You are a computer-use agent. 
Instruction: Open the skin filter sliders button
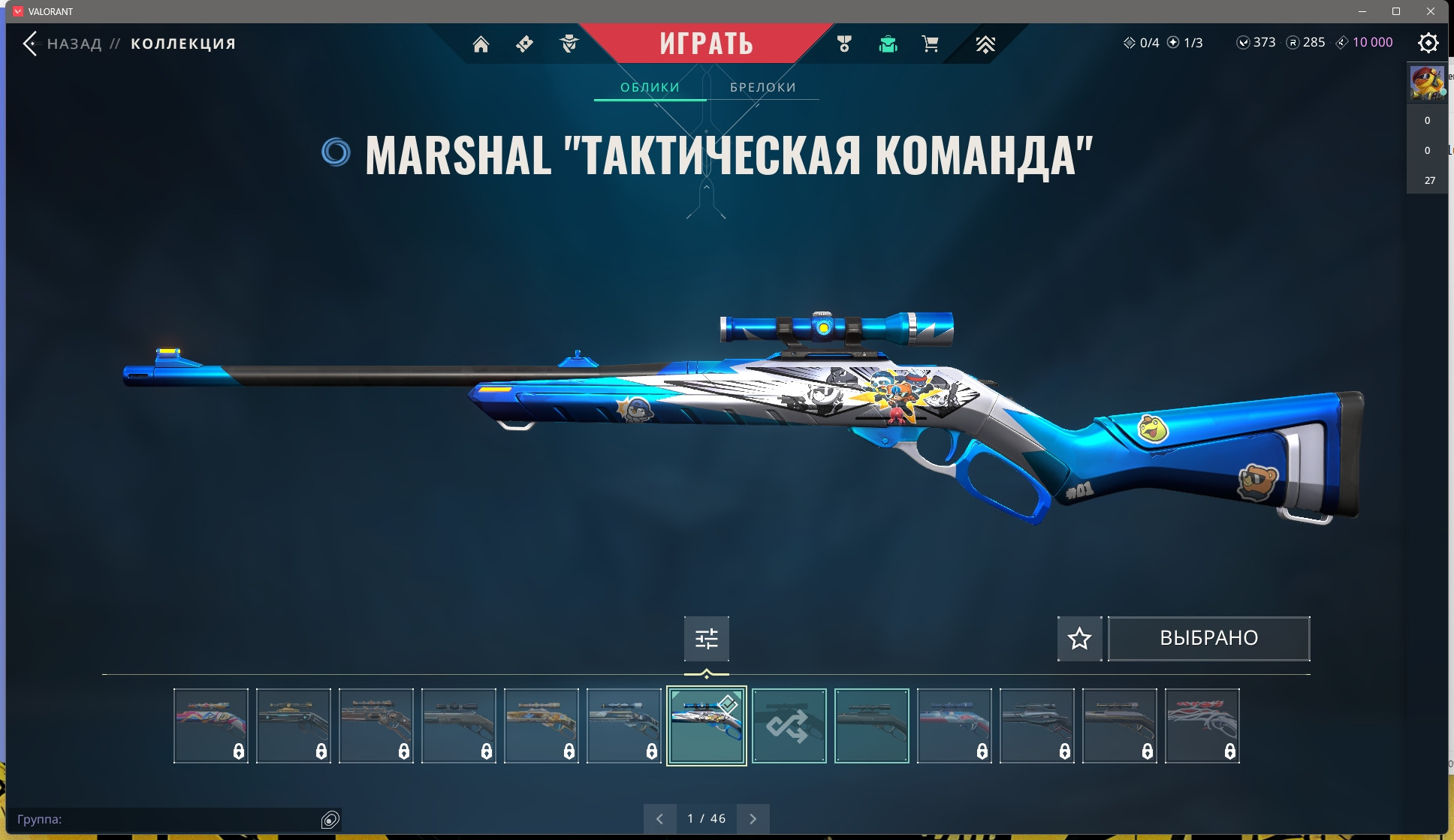(706, 639)
